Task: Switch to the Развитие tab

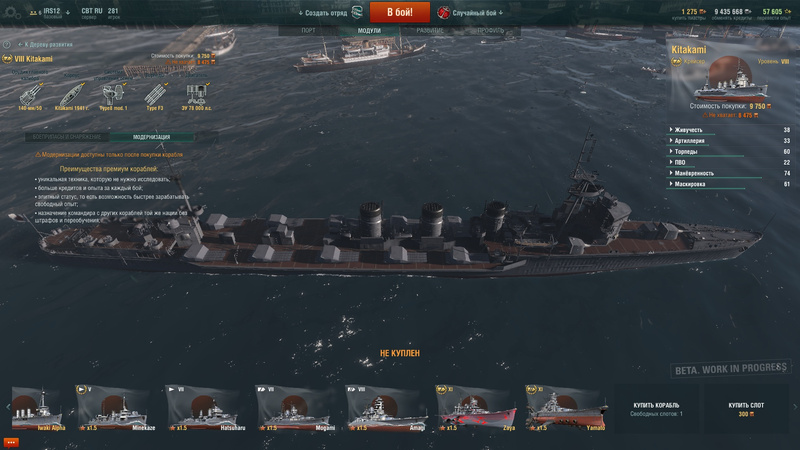Action: (x=431, y=31)
